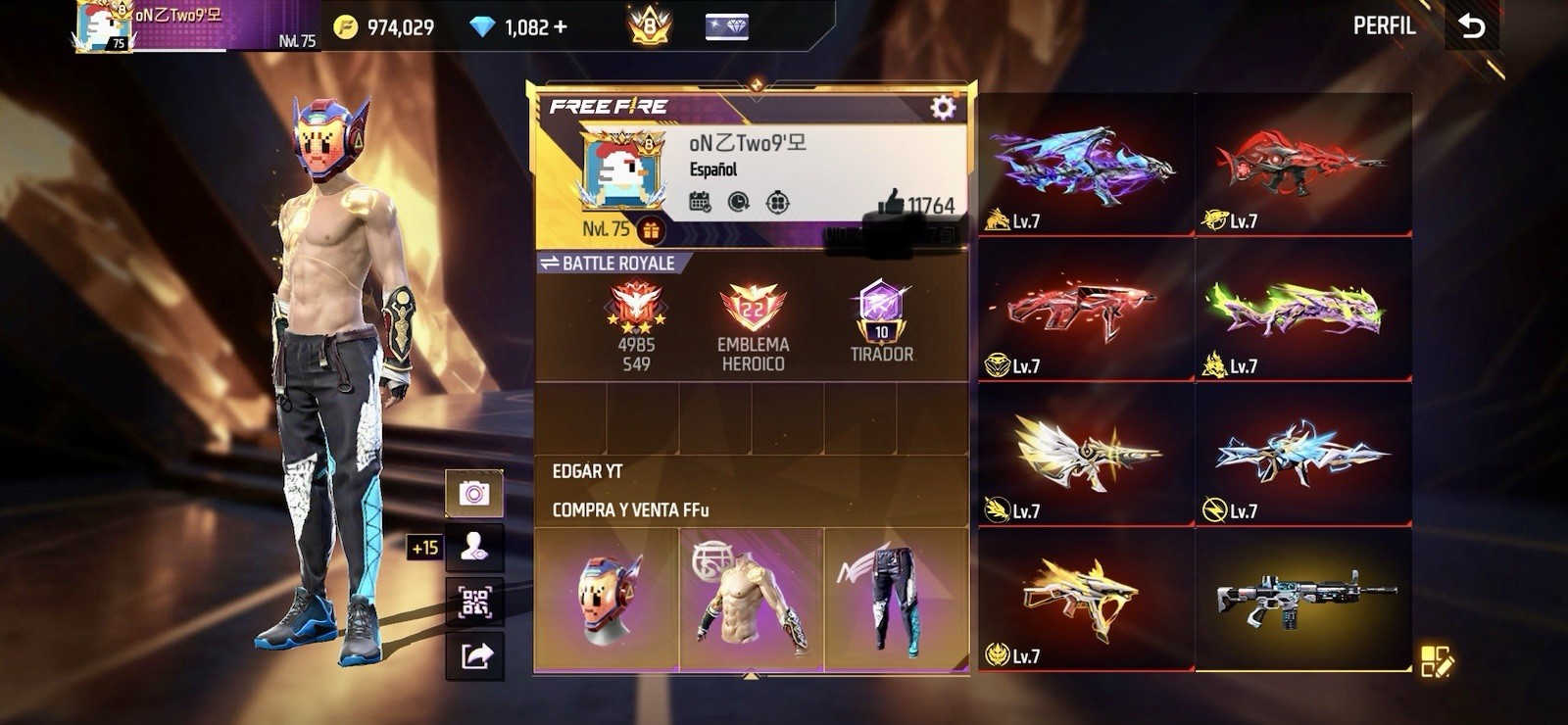The width and height of the screenshot is (1568, 725).
Task: Open the camera photo mode
Action: point(474,493)
